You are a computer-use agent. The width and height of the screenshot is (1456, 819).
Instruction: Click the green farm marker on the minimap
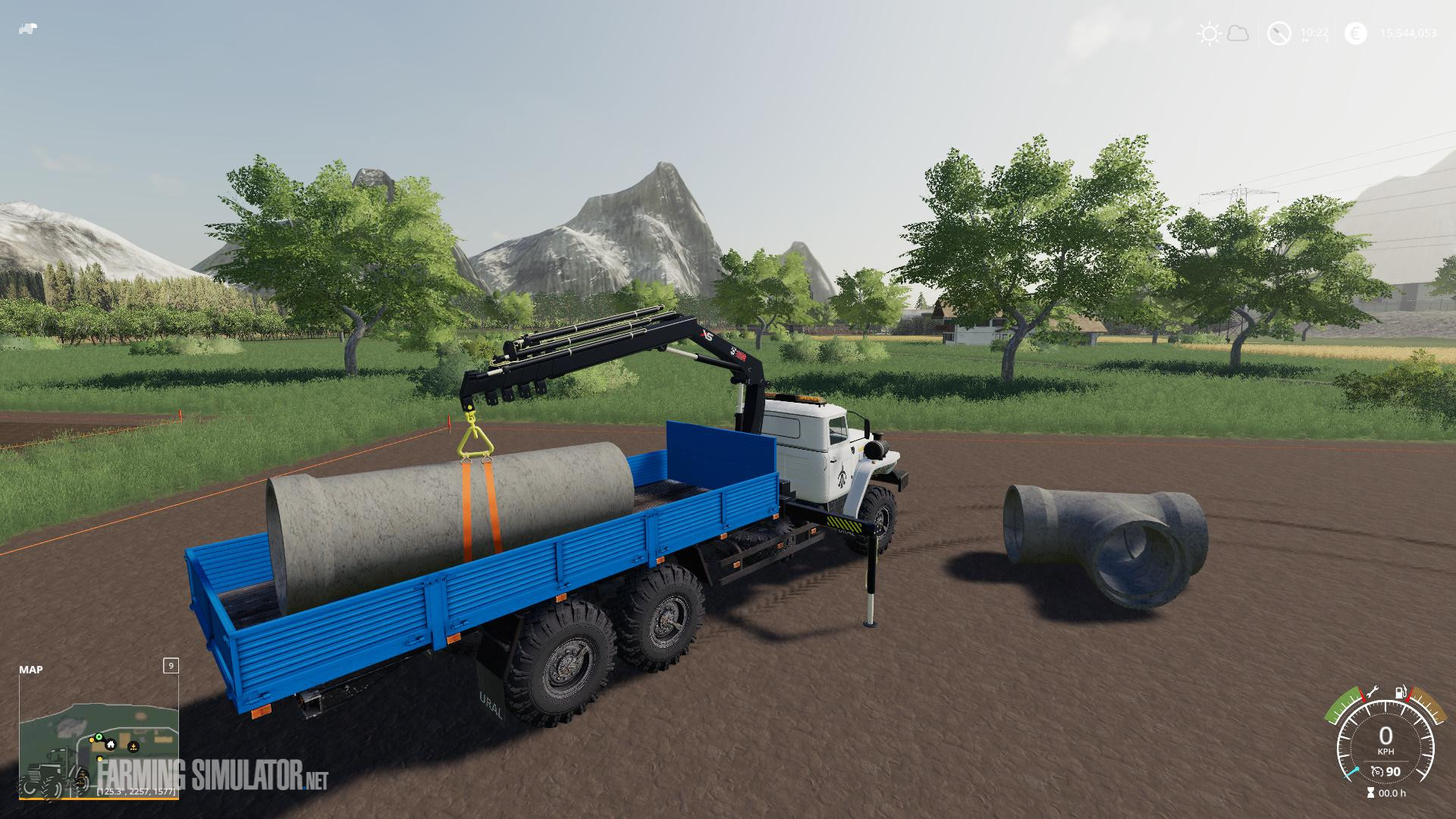[x=99, y=736]
